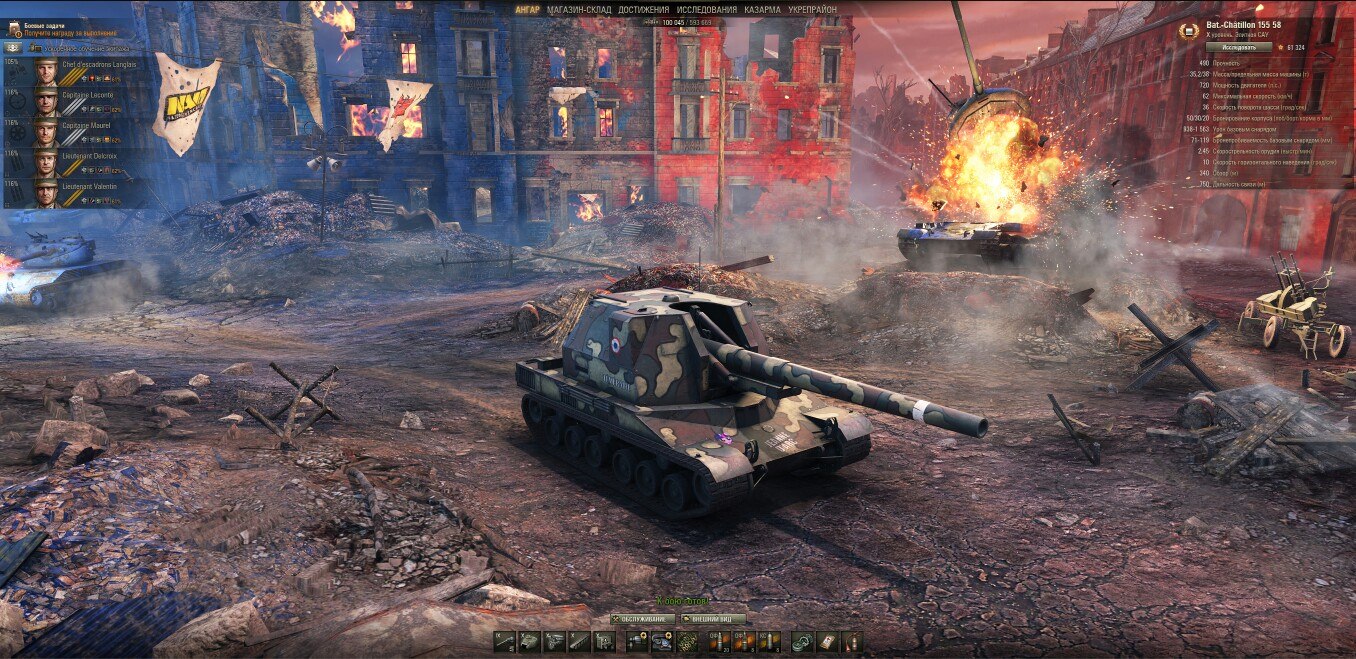Switch to the УКРЕПРАЙОН tab
This screenshot has width=1356, height=659.
click(813, 9)
